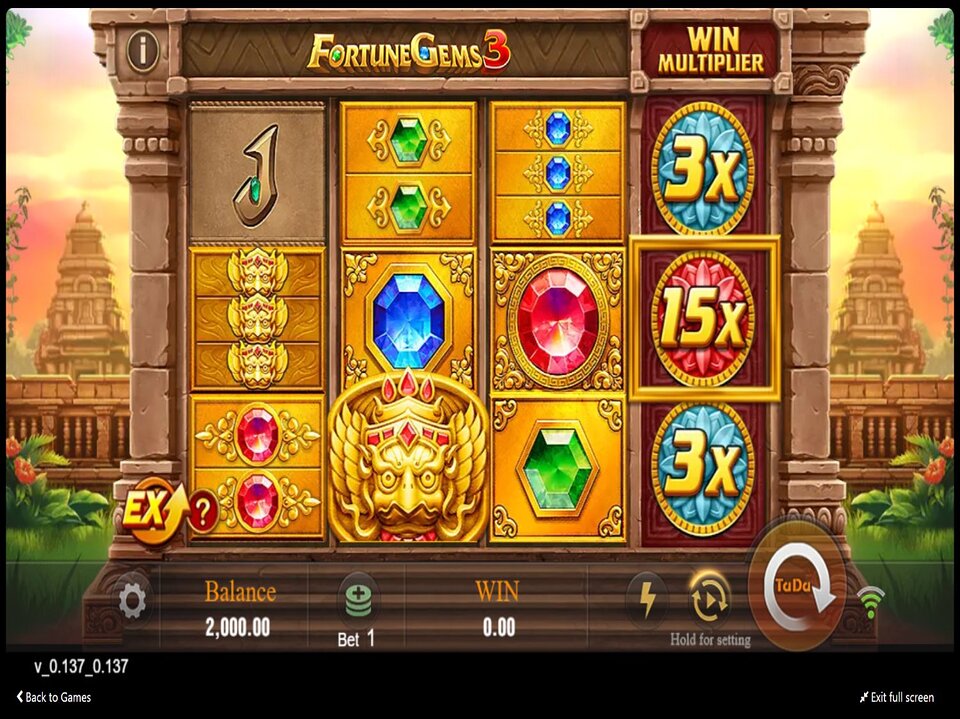The image size is (960, 719).
Task: Show help for the extra bet
Action: tap(203, 513)
